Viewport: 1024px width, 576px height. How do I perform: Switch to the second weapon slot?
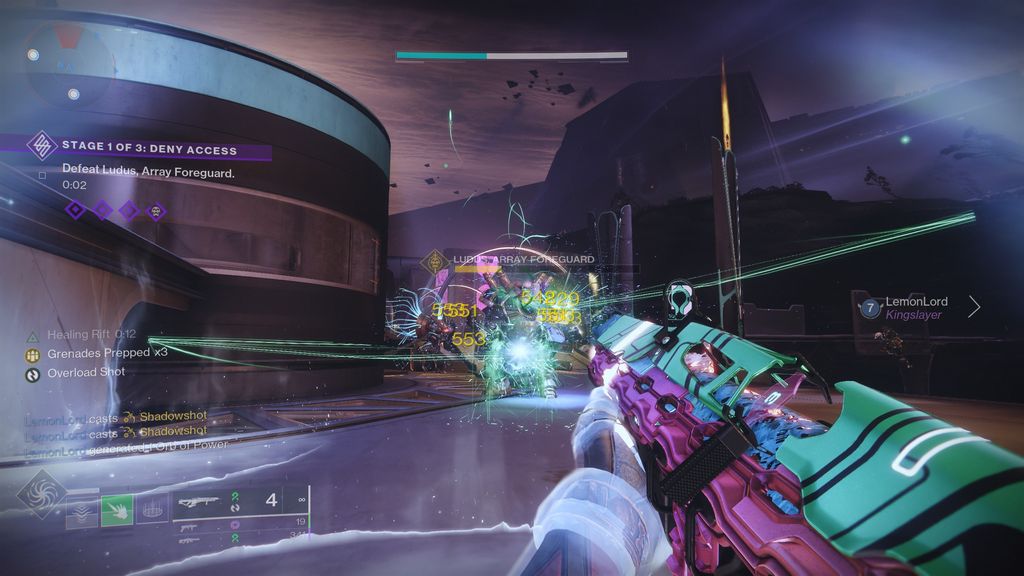pyautogui.click(x=190, y=522)
